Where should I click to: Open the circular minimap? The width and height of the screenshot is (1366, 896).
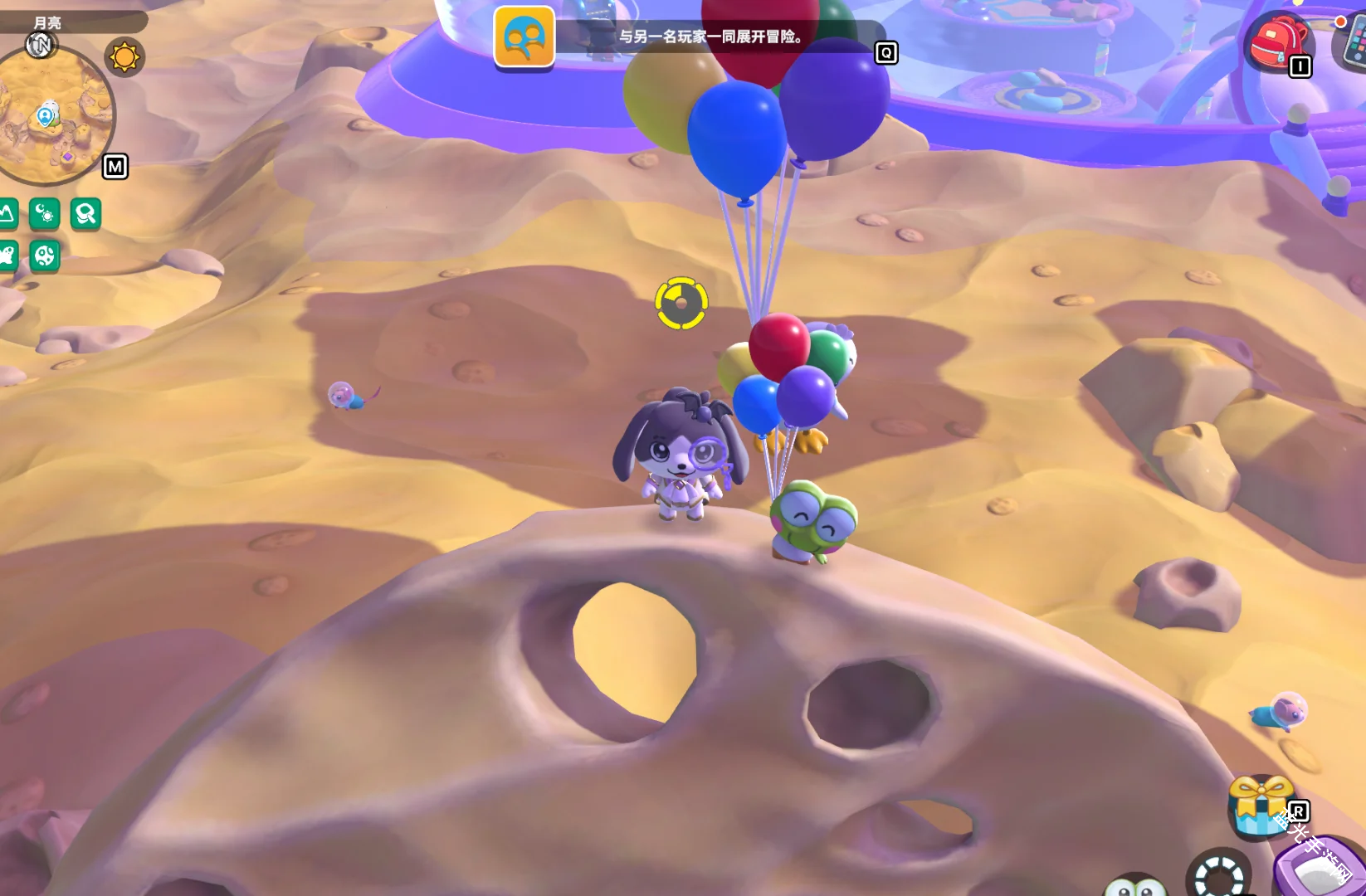(x=54, y=116)
